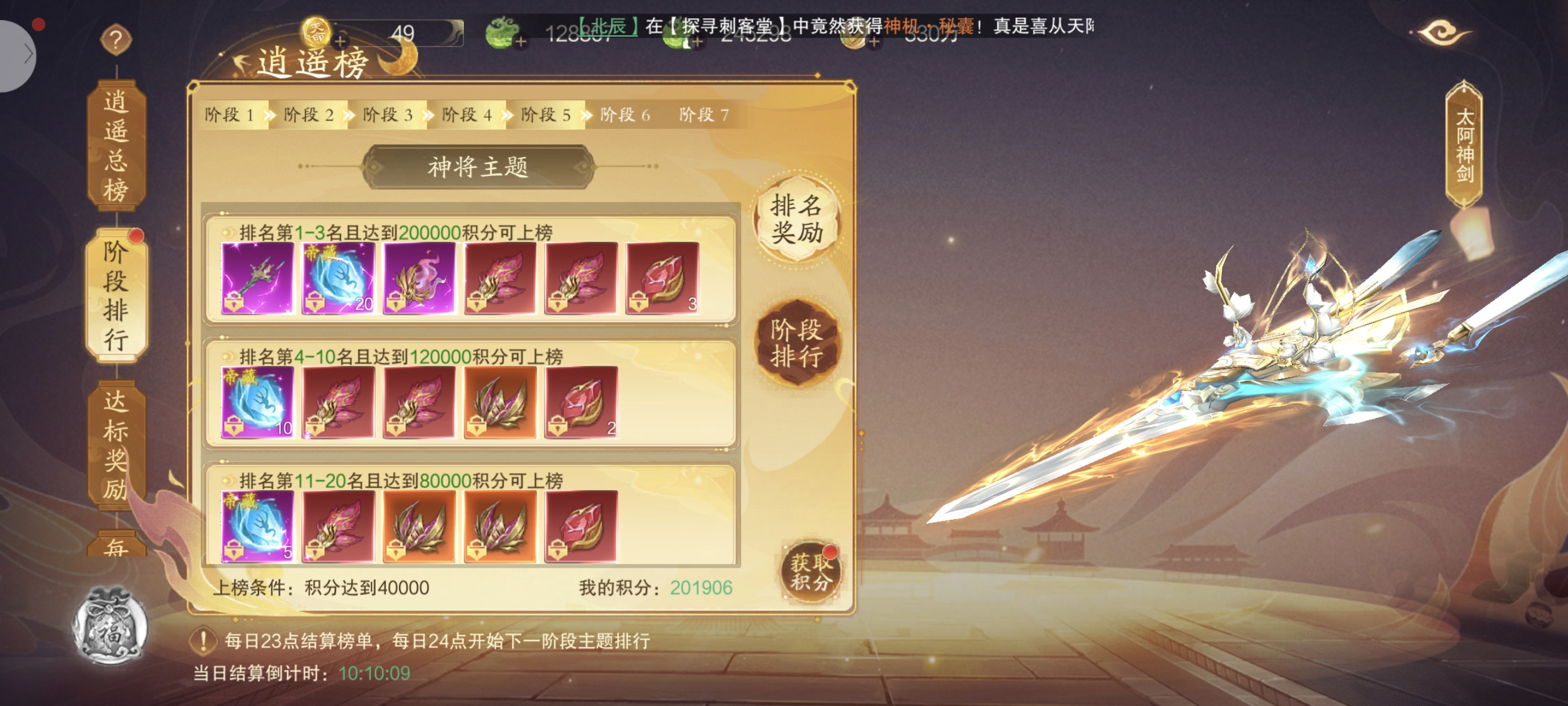Viewport: 1568px width, 706px height.
Task: Add more 天命 currency with plus
Action: point(340,41)
